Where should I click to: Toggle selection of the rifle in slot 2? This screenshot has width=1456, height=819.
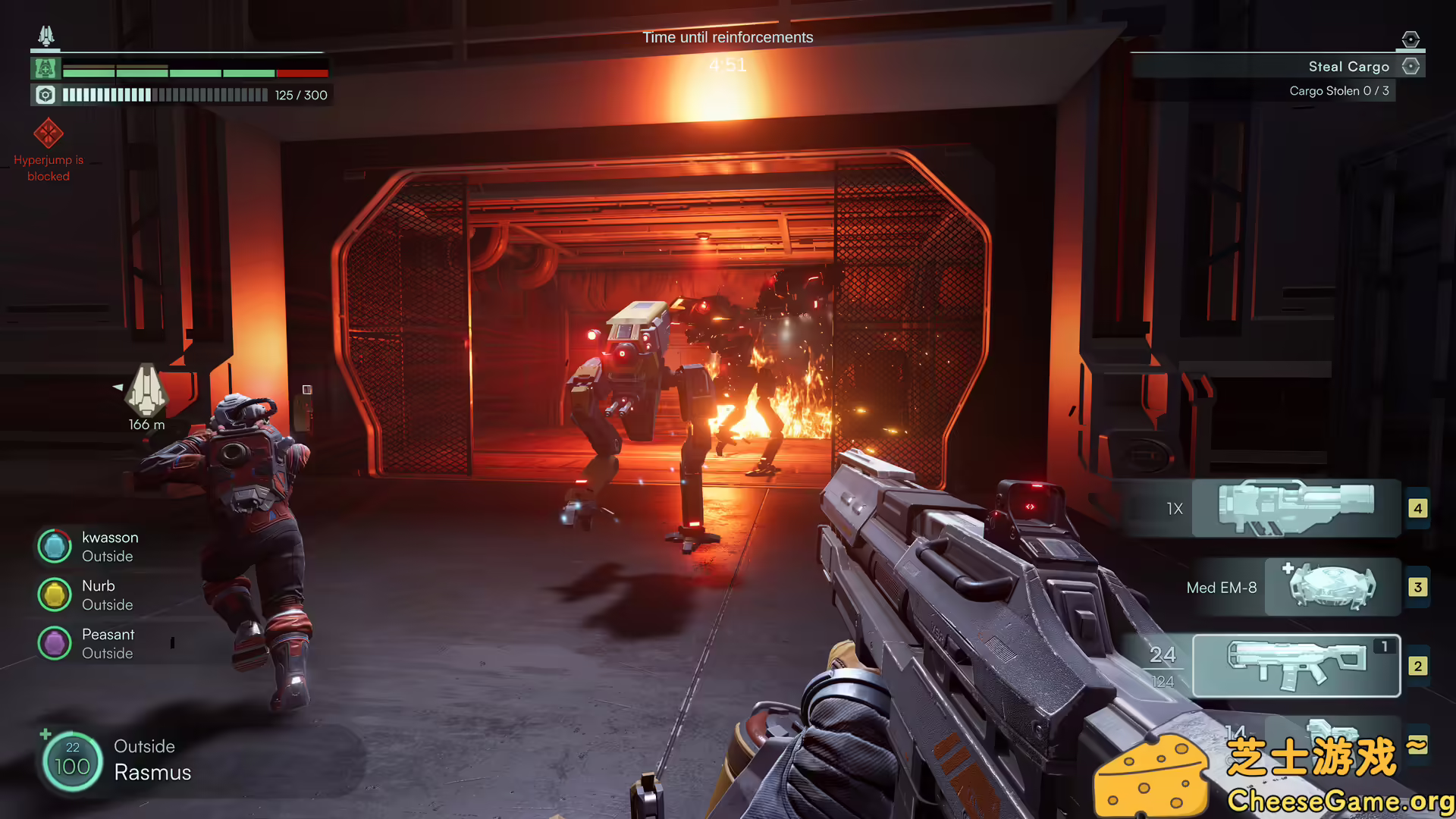[x=1297, y=666]
